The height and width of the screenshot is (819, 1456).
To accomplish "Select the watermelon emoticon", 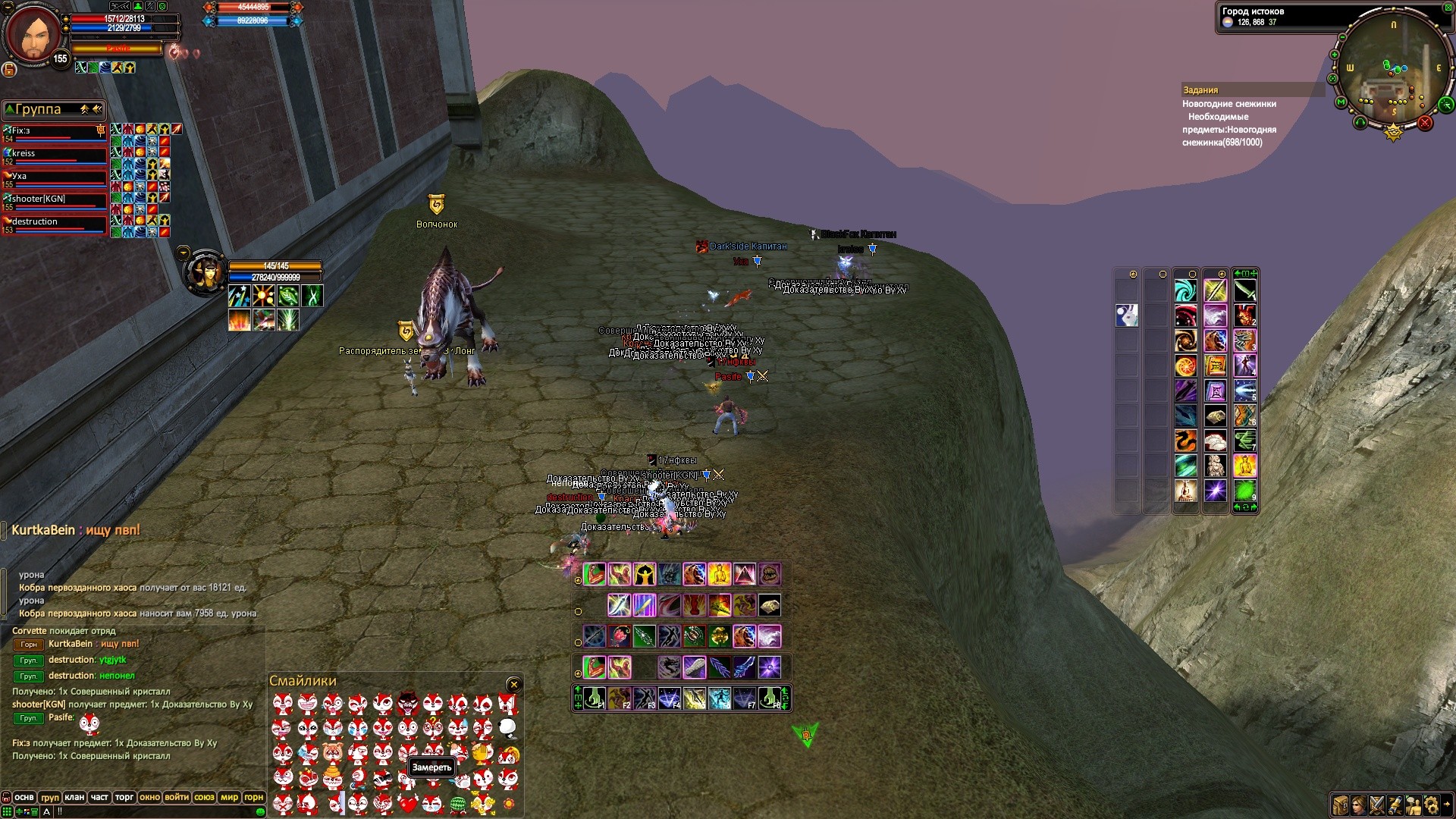I will point(458,803).
